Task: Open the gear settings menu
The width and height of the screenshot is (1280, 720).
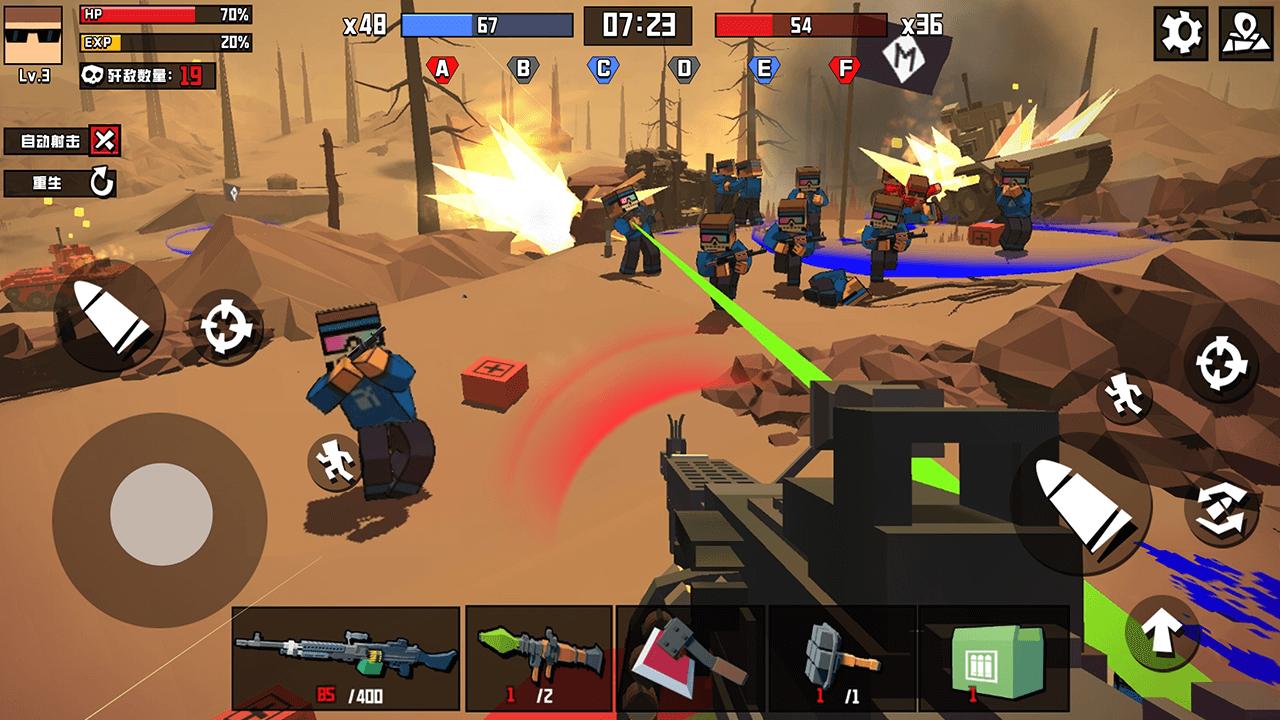Action: (1180, 34)
